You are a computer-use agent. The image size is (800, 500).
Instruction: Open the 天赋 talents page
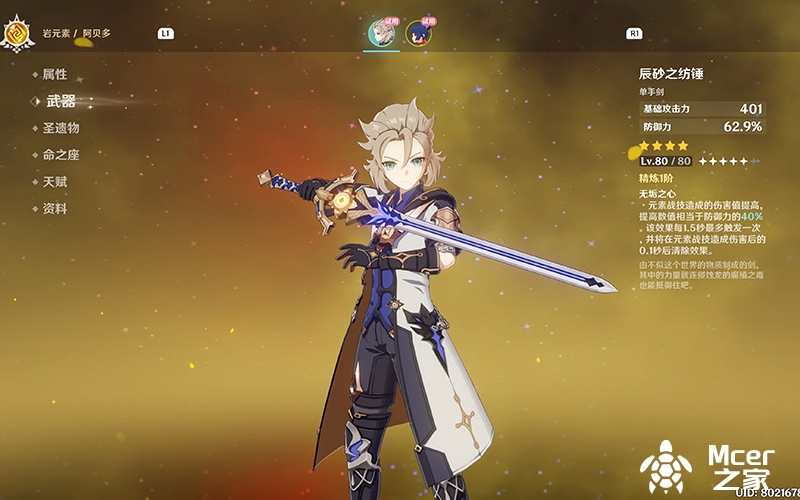point(54,182)
